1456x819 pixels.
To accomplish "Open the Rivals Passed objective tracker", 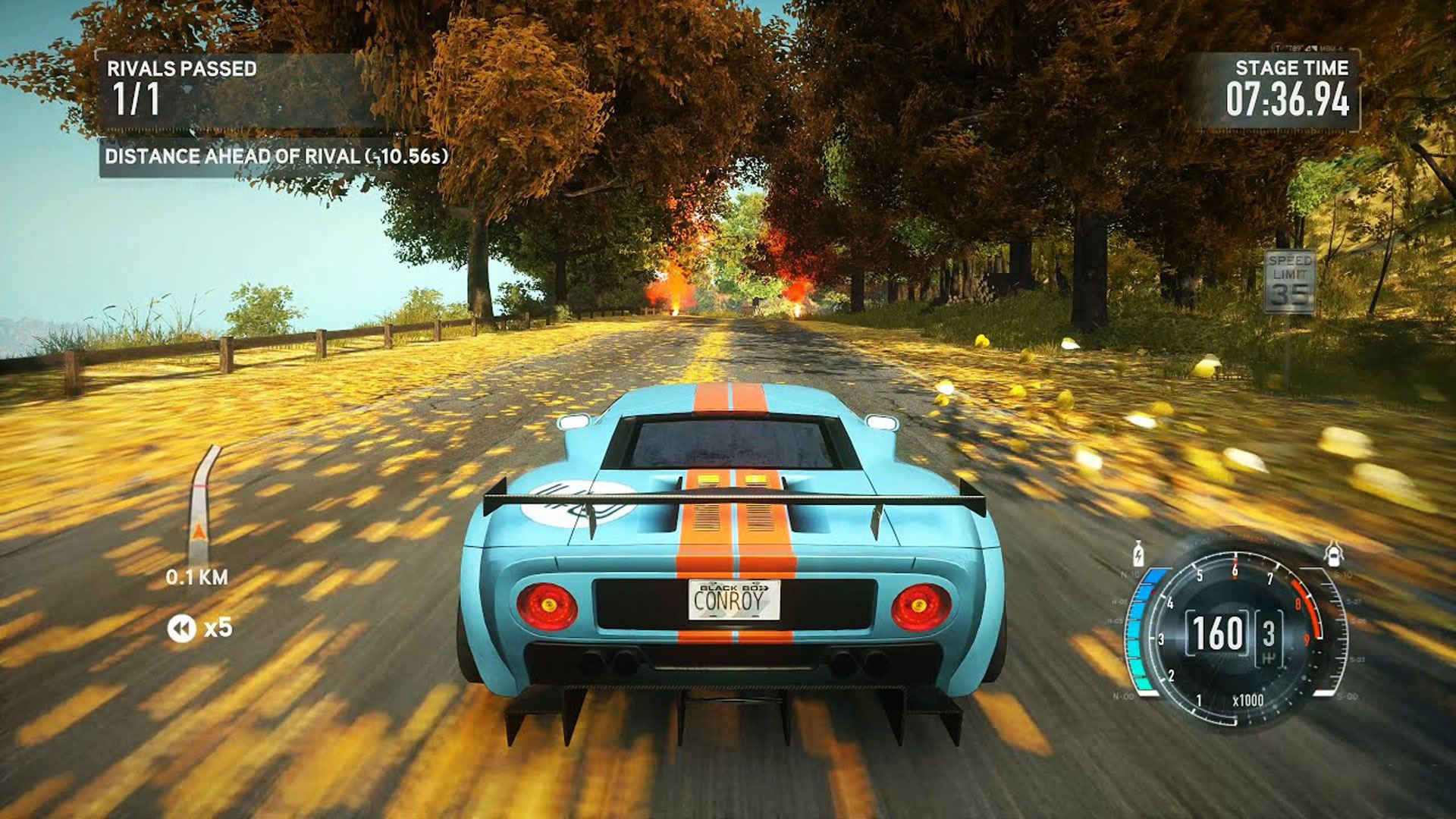I will [182, 89].
